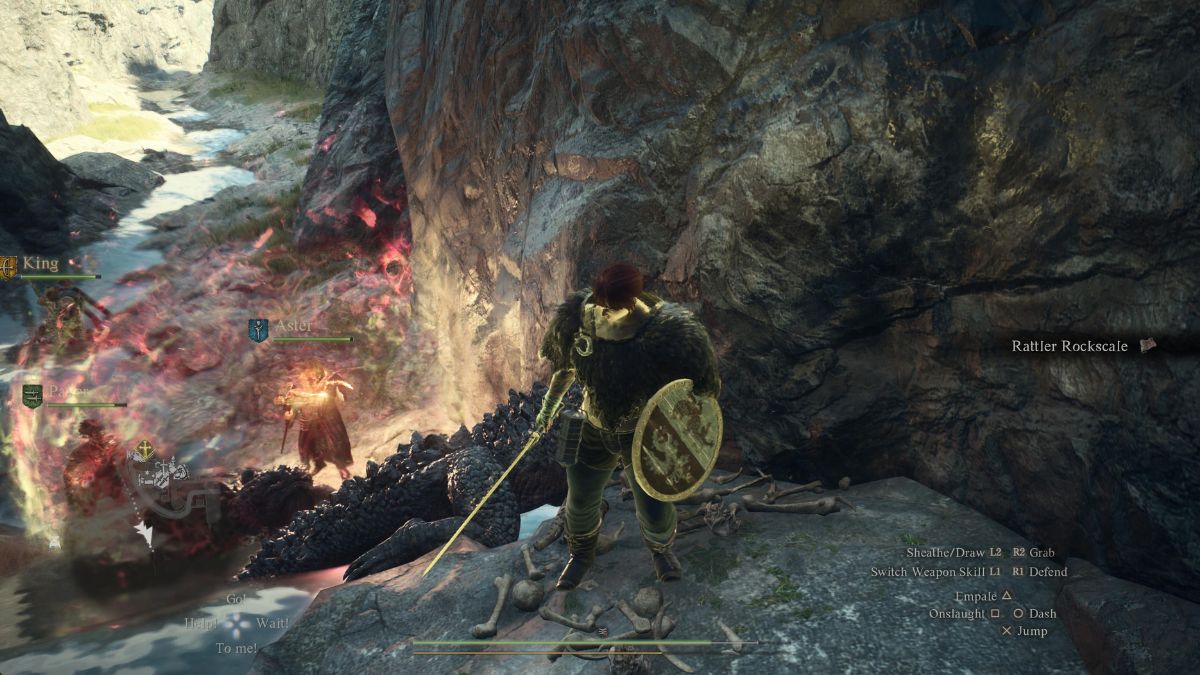Choose the "To me!" pawn command

[x=236, y=648]
